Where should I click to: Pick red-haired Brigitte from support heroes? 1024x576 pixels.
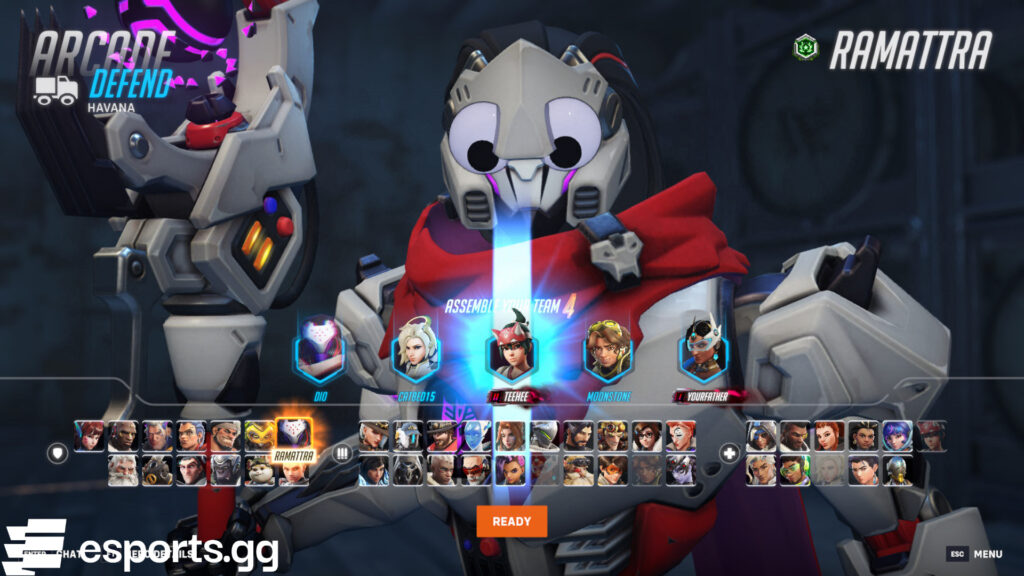pos(829,435)
